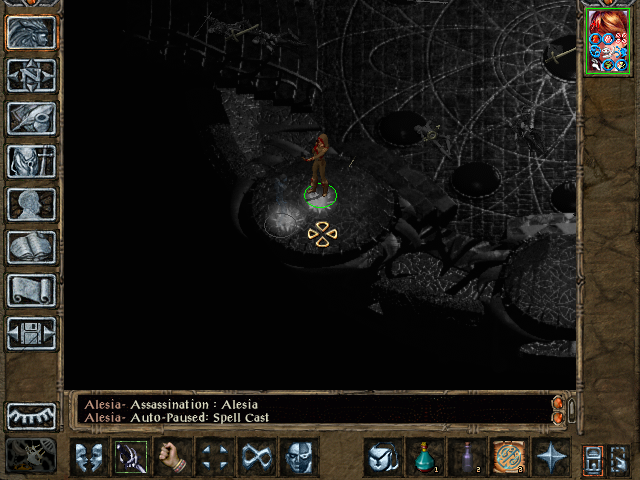Activate the talk masks action
The height and width of the screenshot is (480, 640).
coord(88,457)
